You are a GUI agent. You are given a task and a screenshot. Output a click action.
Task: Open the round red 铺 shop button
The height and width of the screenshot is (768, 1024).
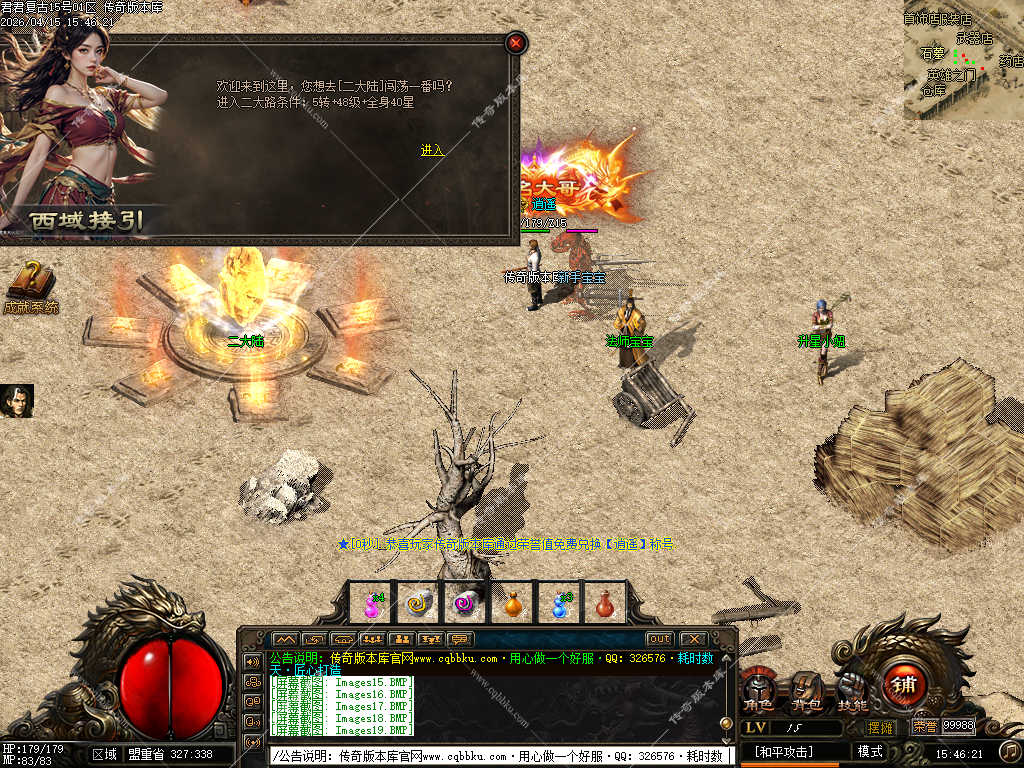click(904, 686)
